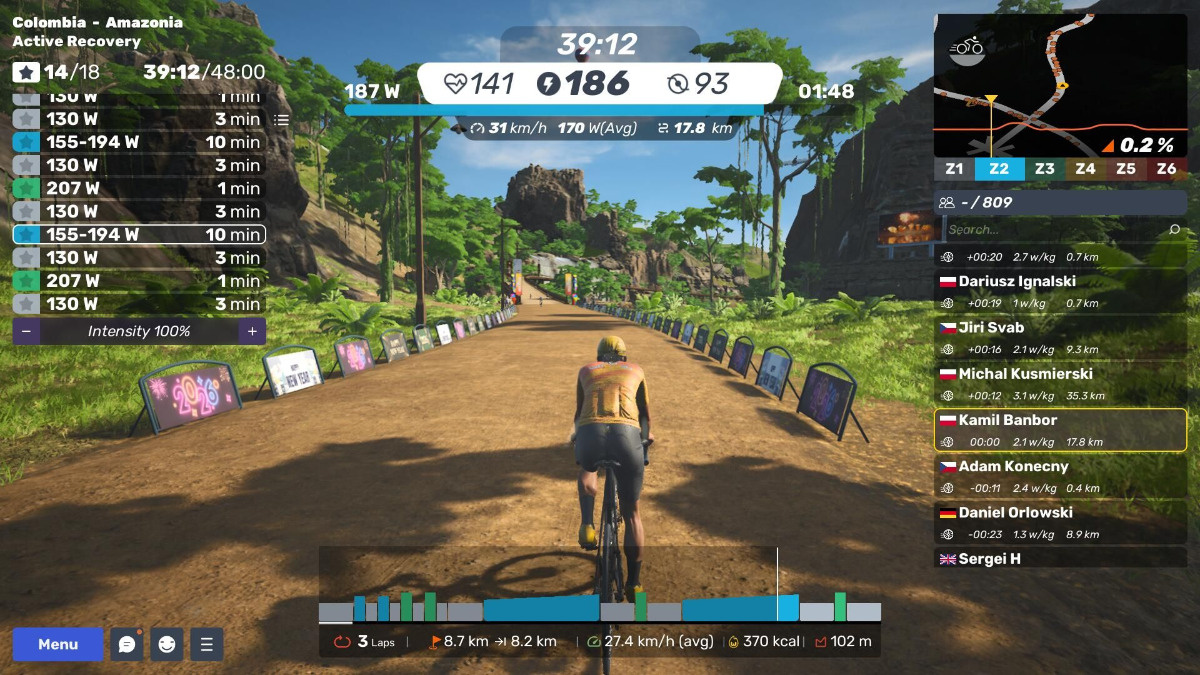1200x675 pixels.
Task: Click the rider search field
Action: (x=1055, y=230)
